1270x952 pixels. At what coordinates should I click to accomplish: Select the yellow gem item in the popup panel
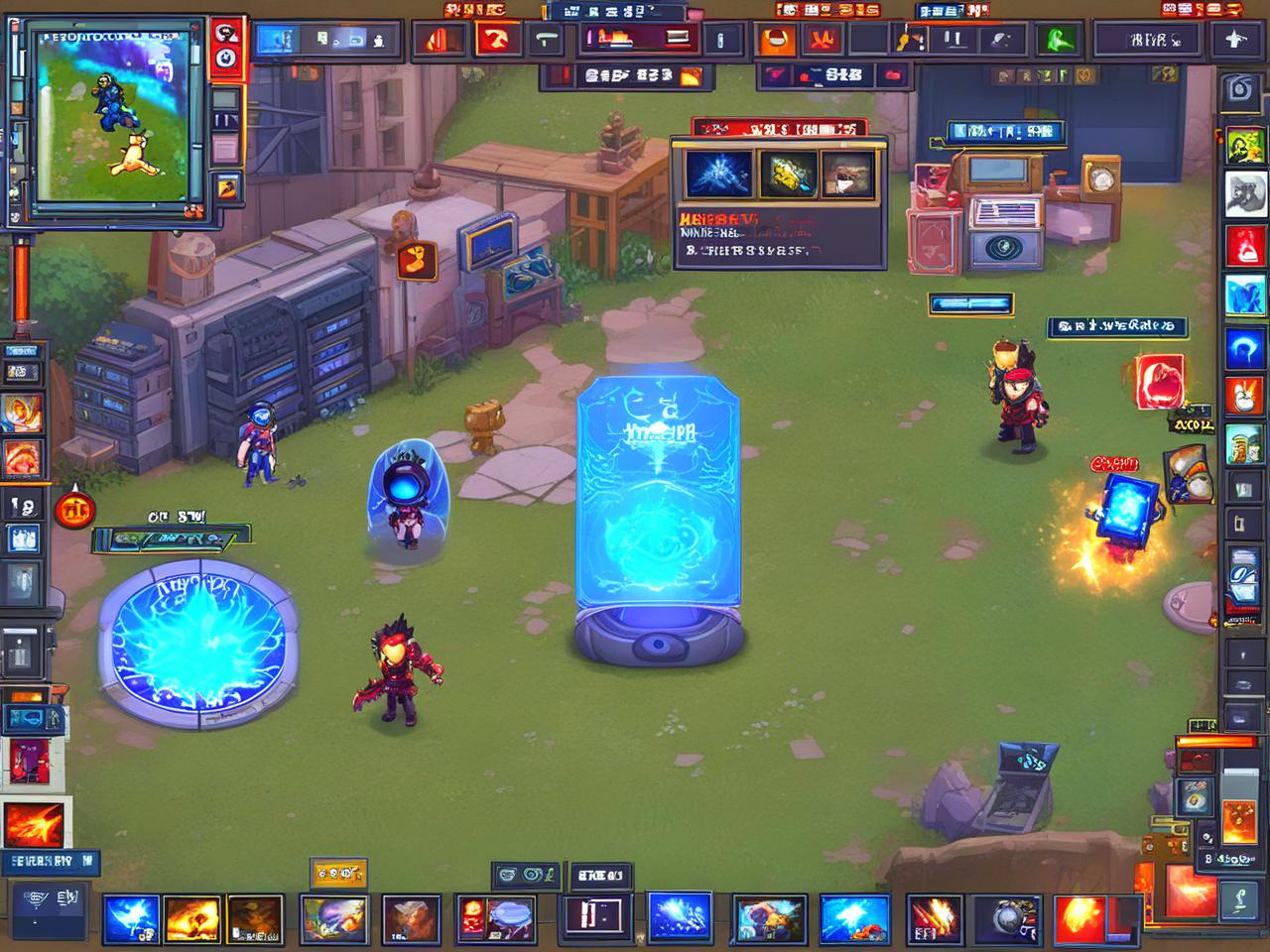788,174
